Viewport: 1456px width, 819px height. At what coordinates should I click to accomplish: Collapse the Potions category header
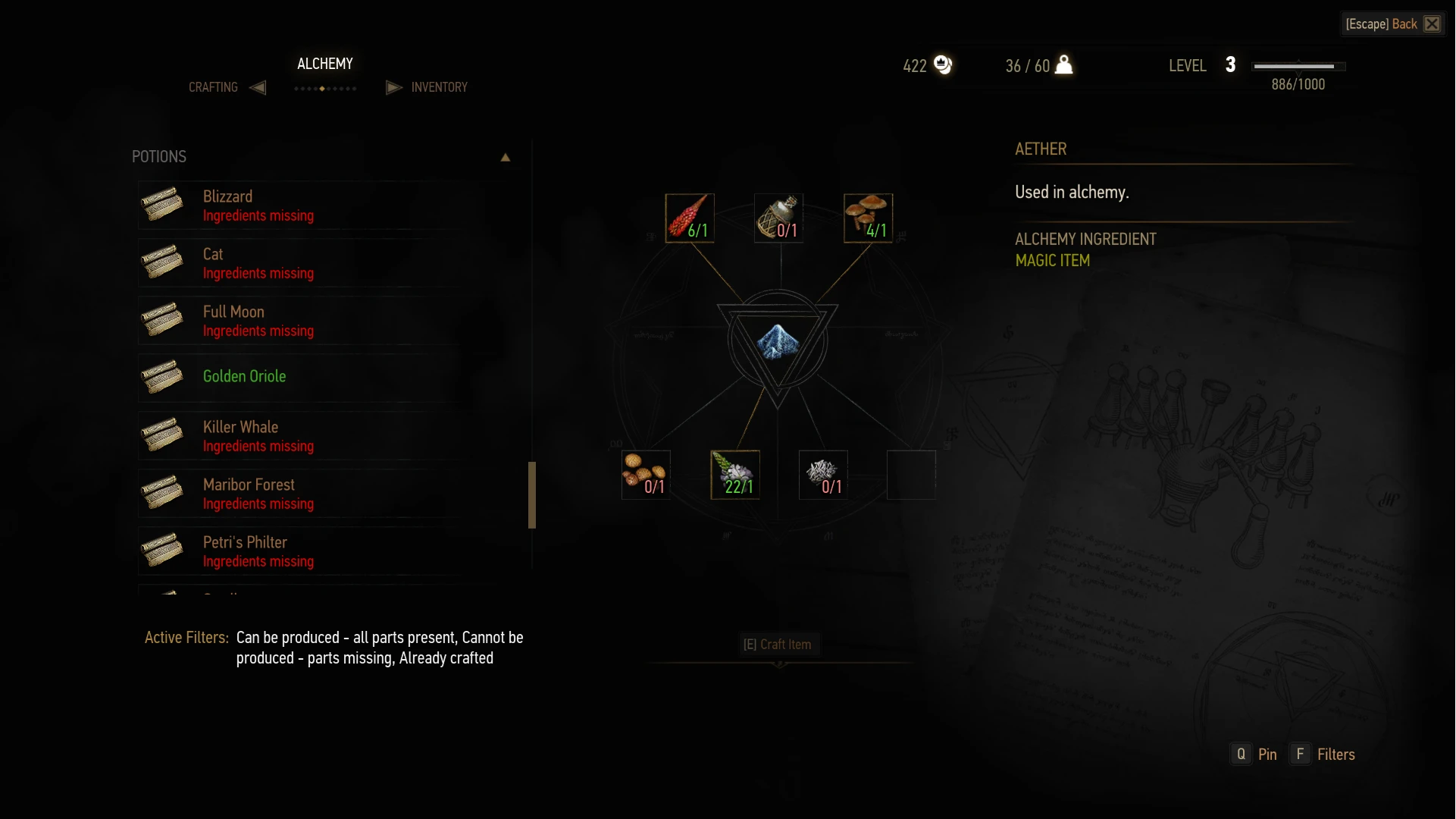coord(505,157)
